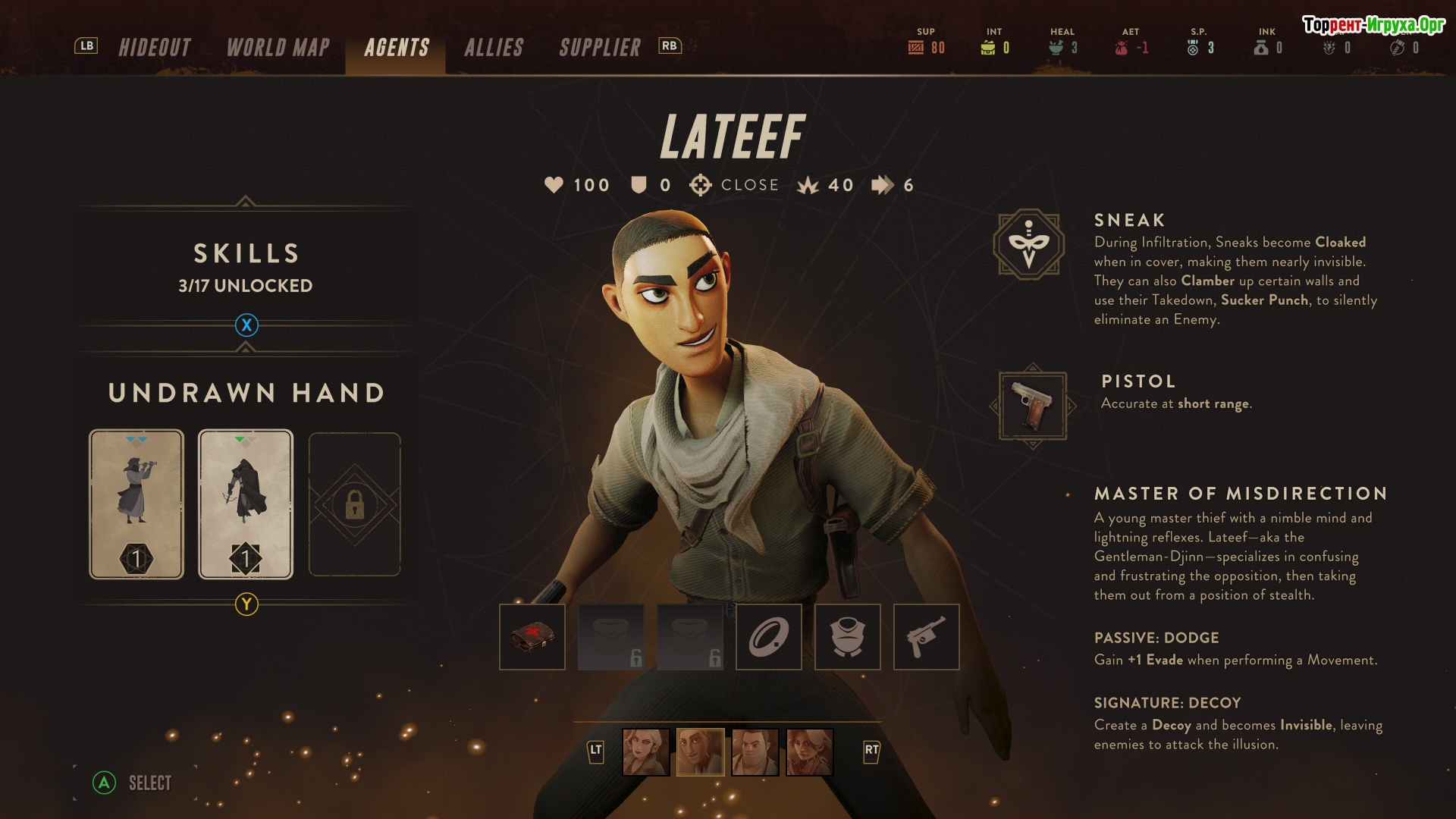Pick the scarf-wearing woman agent portrait
Image resolution: width=1456 pixels, height=819 pixels.
coord(810,752)
